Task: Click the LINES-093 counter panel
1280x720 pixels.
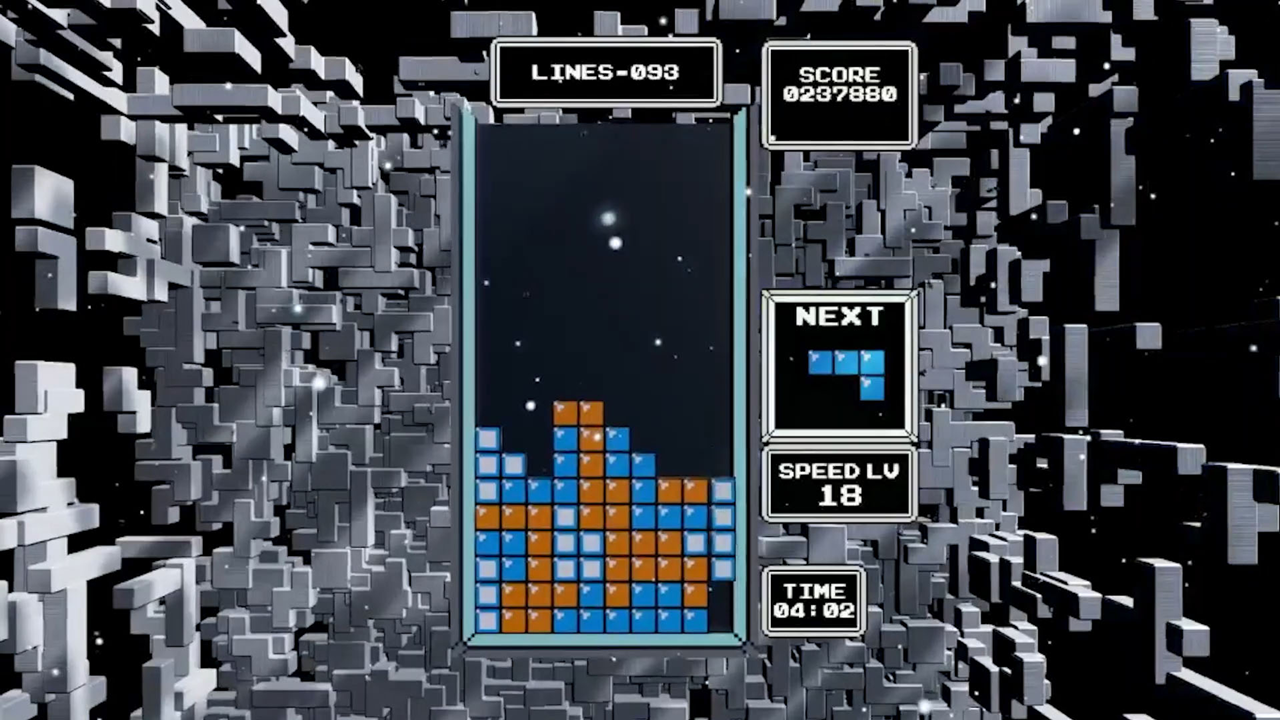Action: pyautogui.click(x=607, y=71)
